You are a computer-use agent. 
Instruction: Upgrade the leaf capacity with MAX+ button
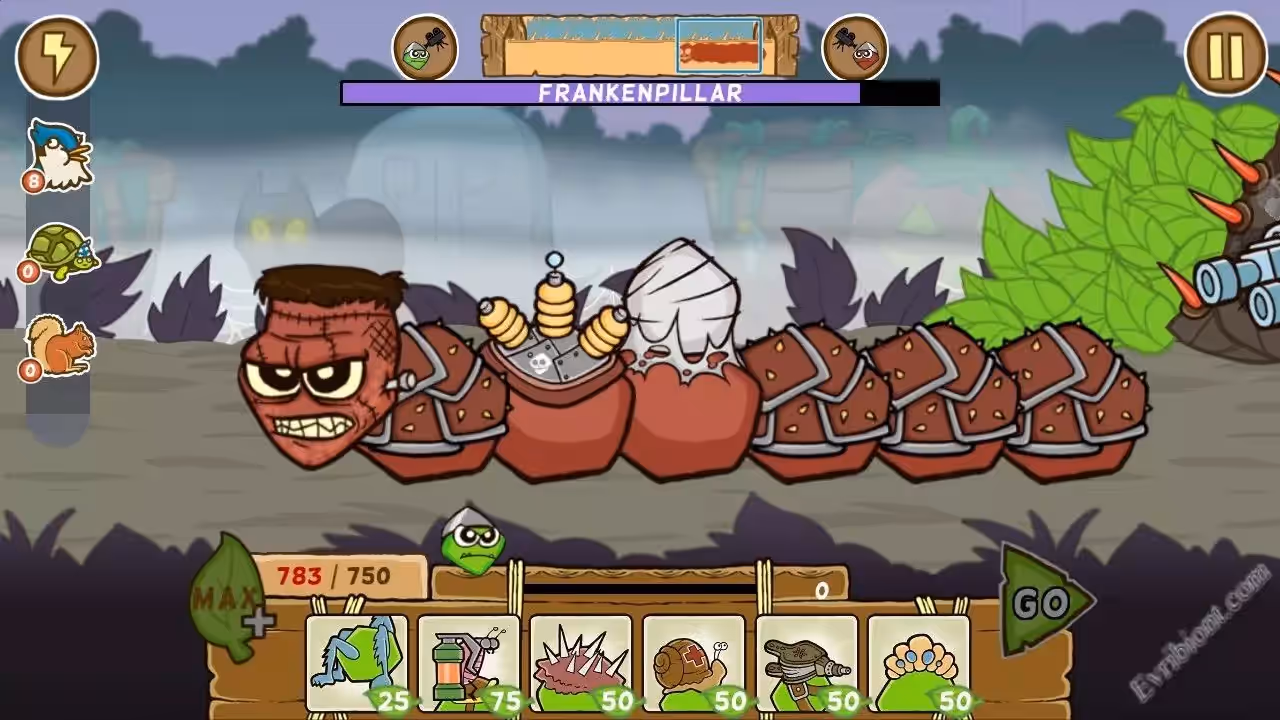pos(229,600)
